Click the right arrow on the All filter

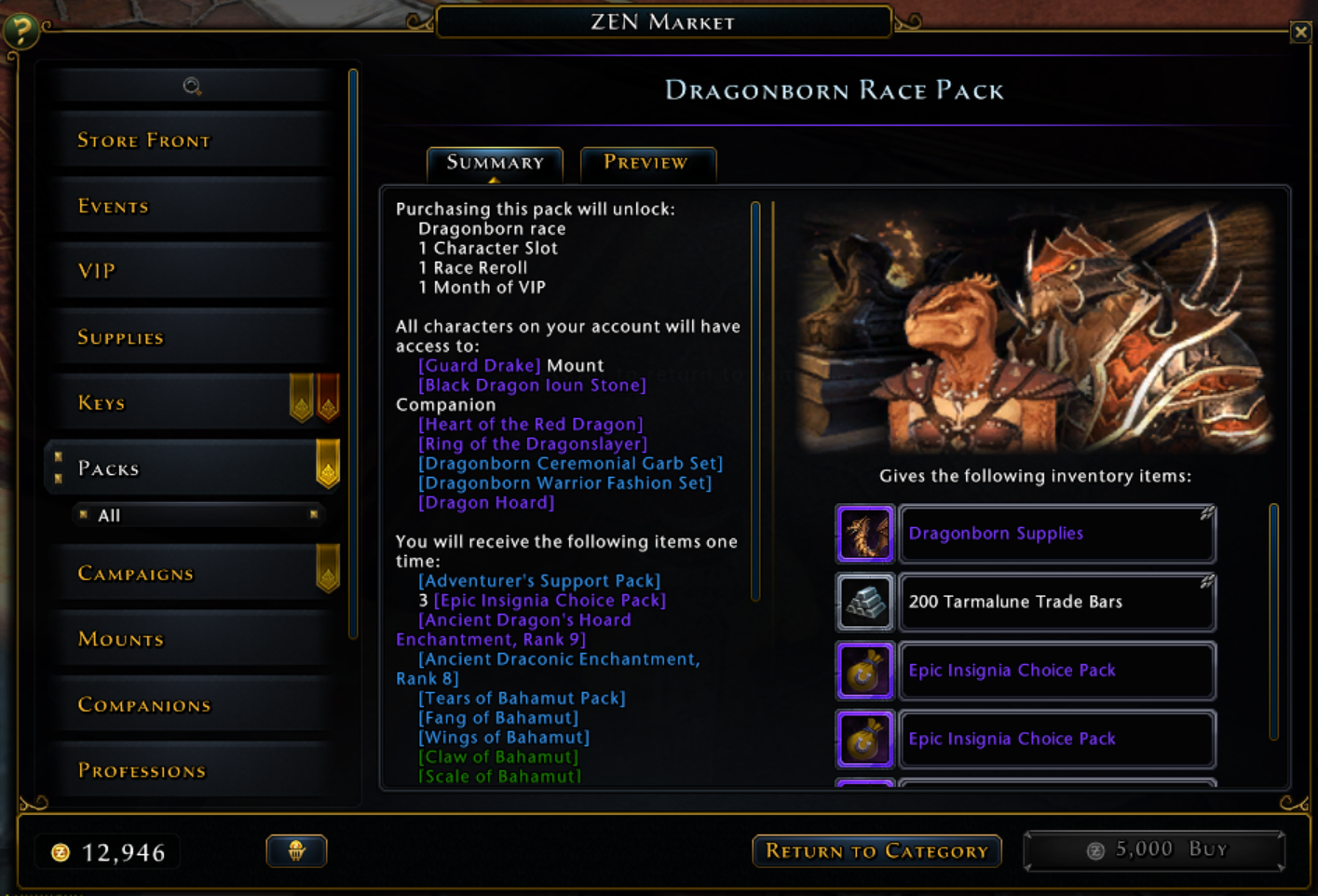click(315, 515)
